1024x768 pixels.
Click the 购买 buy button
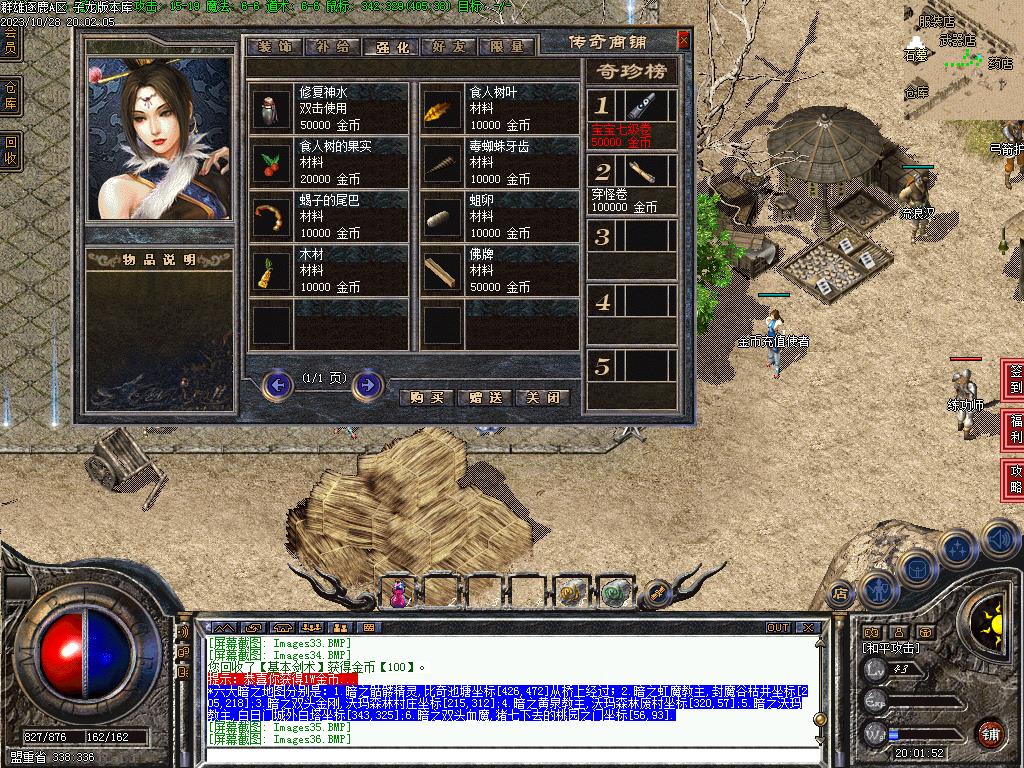click(427, 397)
